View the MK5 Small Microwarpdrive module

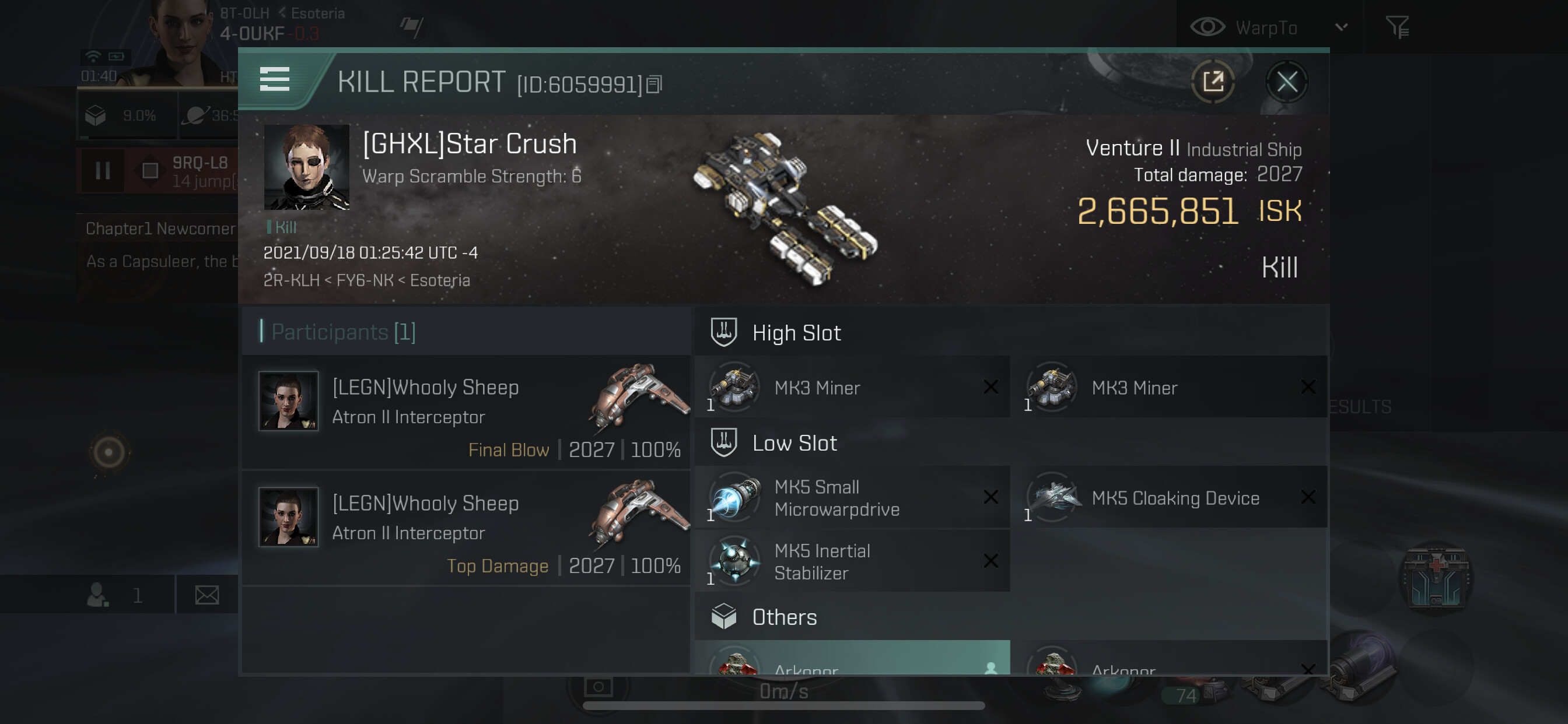click(852, 498)
